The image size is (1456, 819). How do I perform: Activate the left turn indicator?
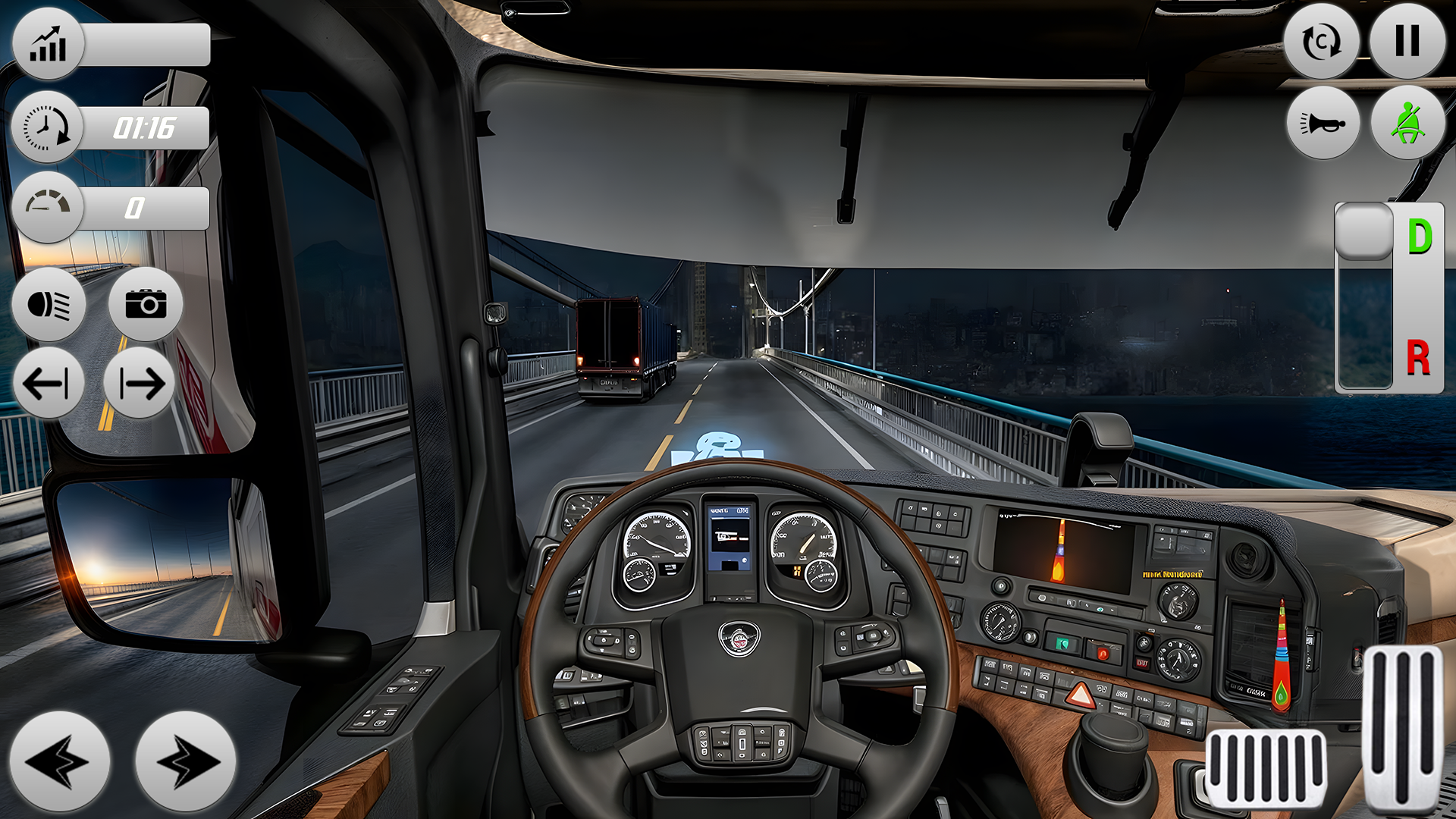[x=48, y=383]
